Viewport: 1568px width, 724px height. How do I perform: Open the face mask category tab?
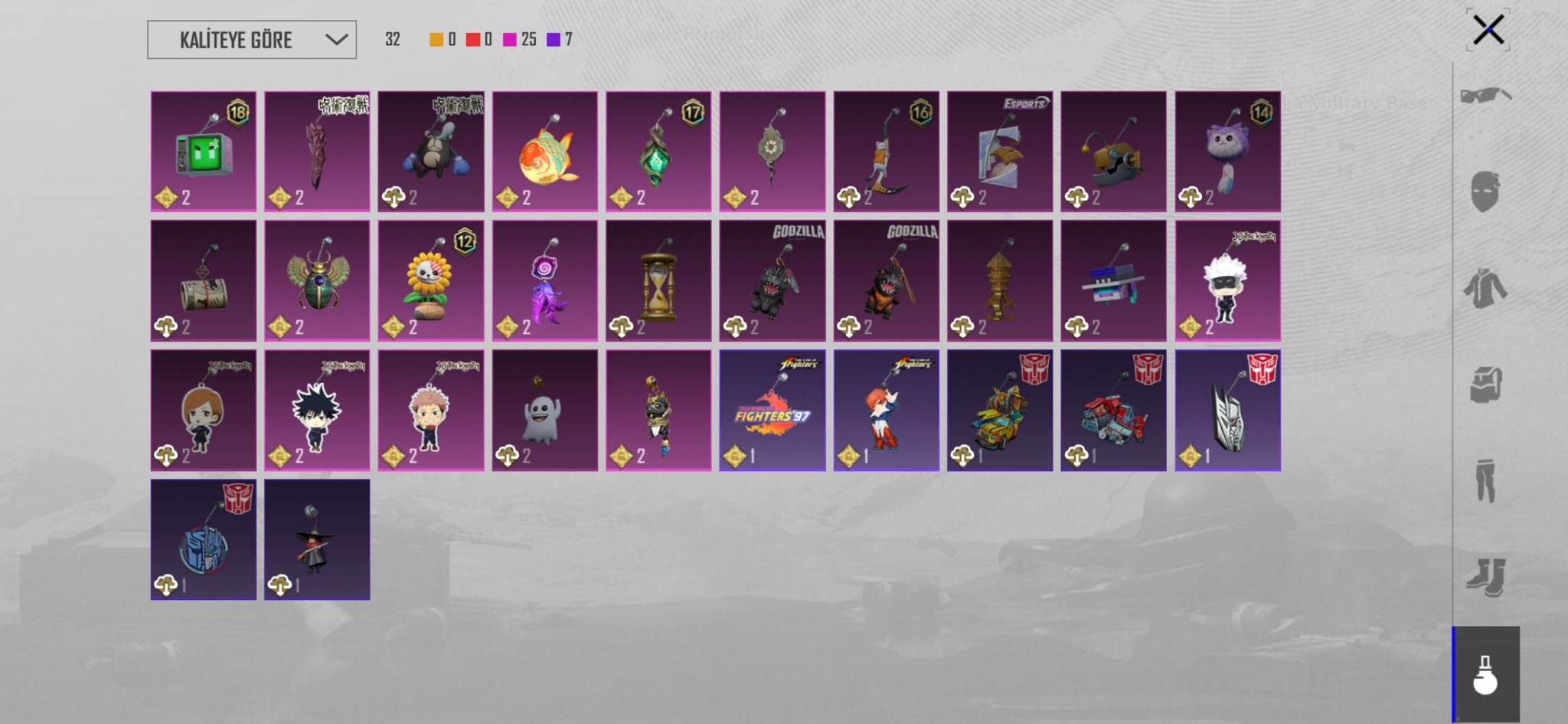coord(1485,192)
